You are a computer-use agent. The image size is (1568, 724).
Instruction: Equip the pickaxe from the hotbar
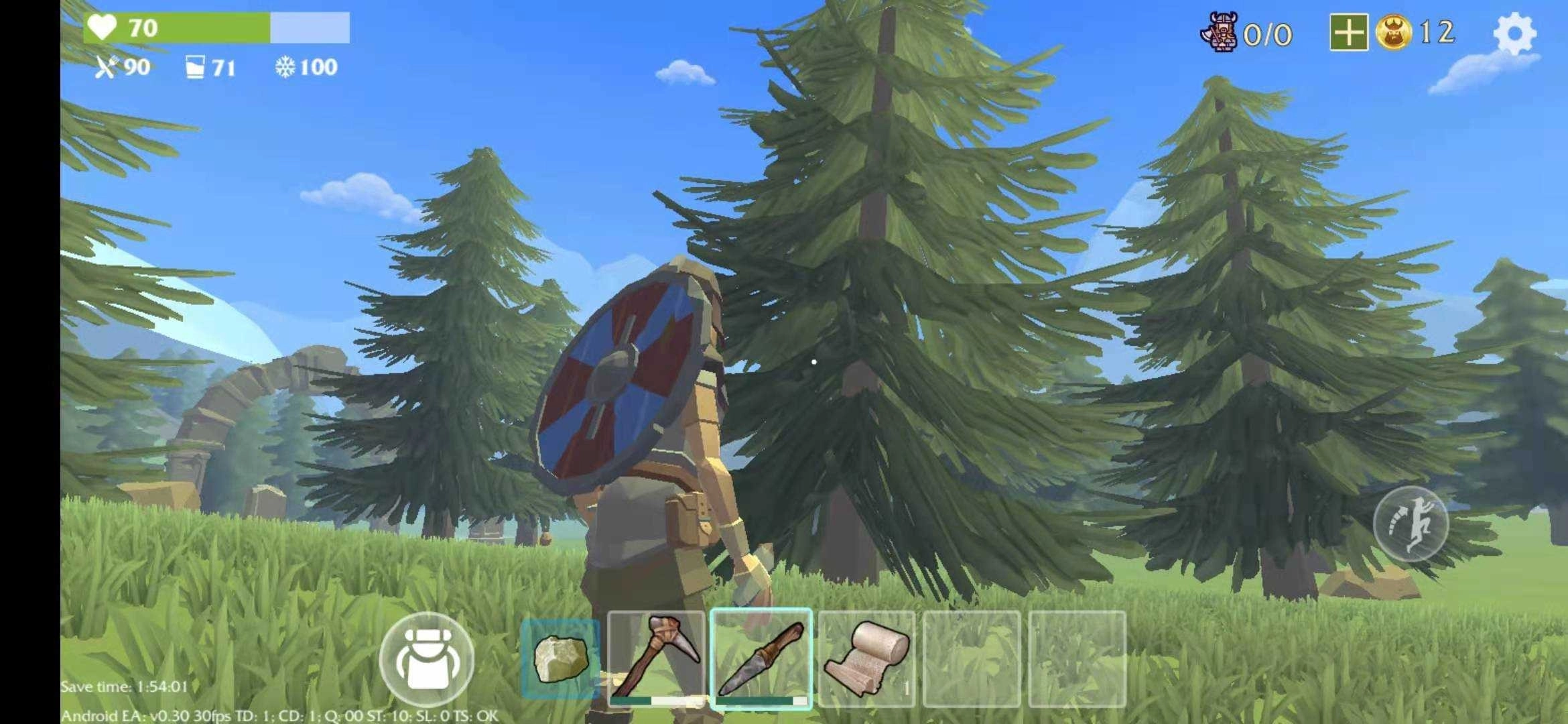(x=656, y=659)
